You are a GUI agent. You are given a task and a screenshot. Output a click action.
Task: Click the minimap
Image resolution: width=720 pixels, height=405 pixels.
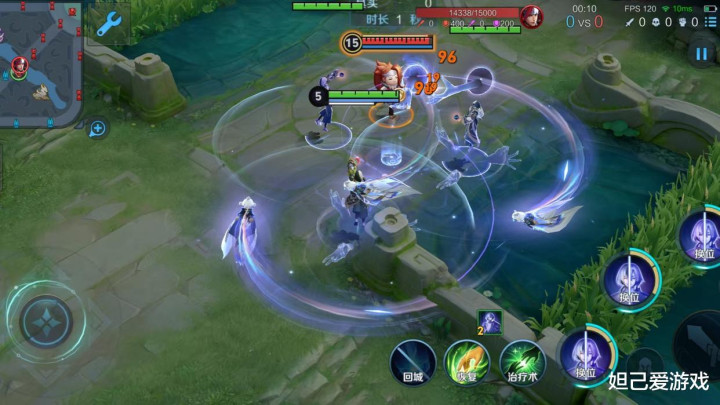(x=40, y=62)
